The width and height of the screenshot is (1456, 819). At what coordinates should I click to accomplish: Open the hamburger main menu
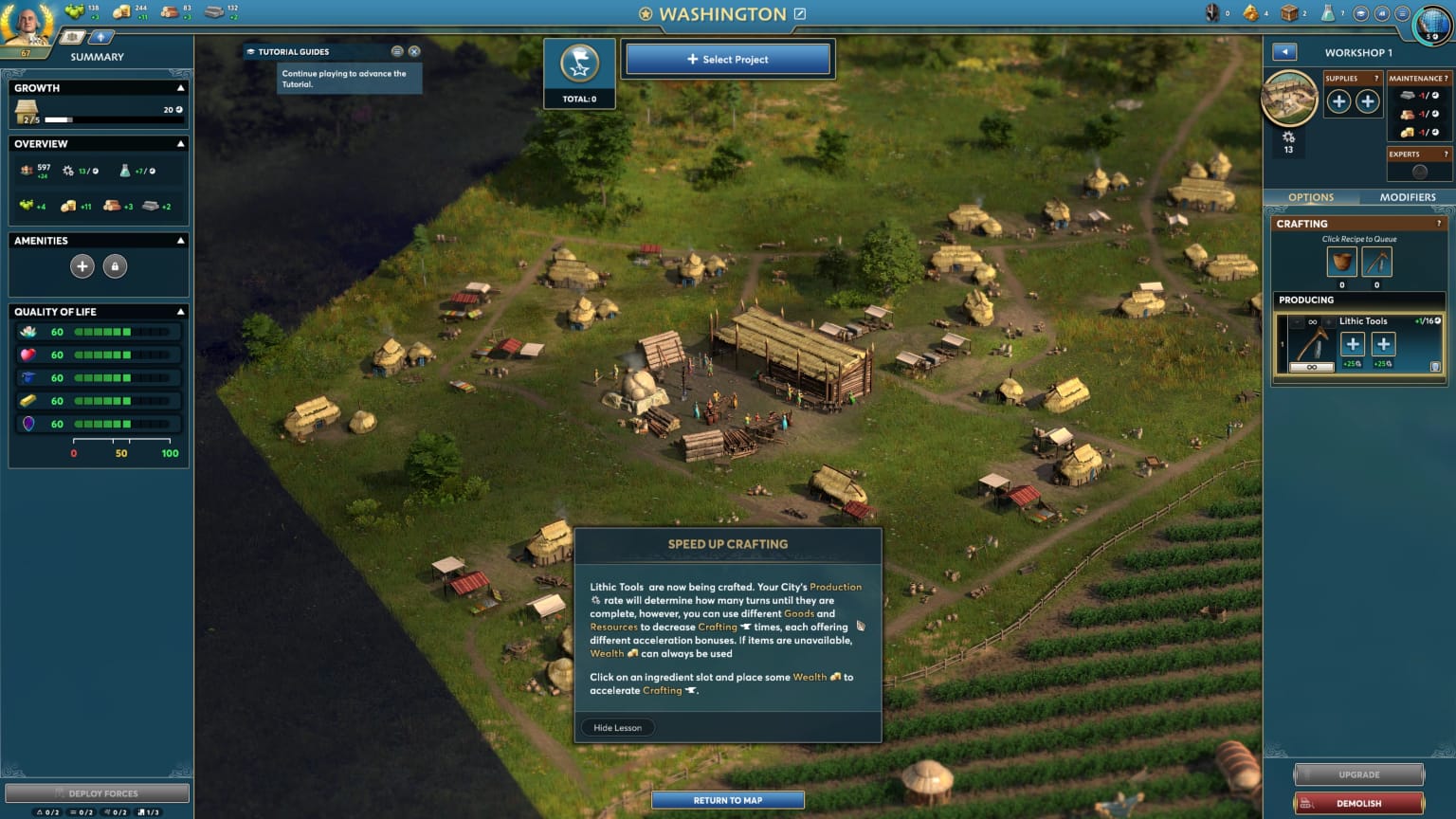[x=1402, y=13]
